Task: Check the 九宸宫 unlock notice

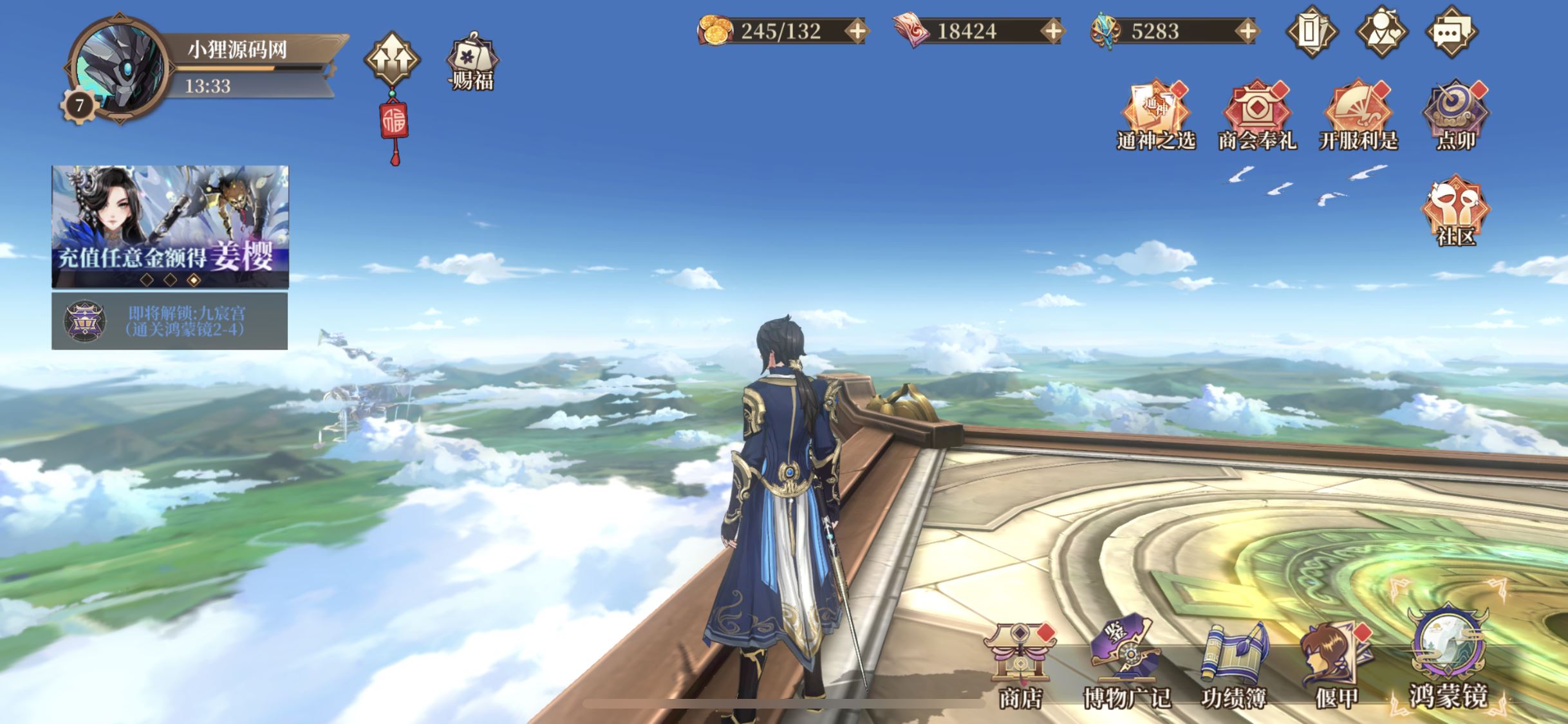Action: coord(170,321)
